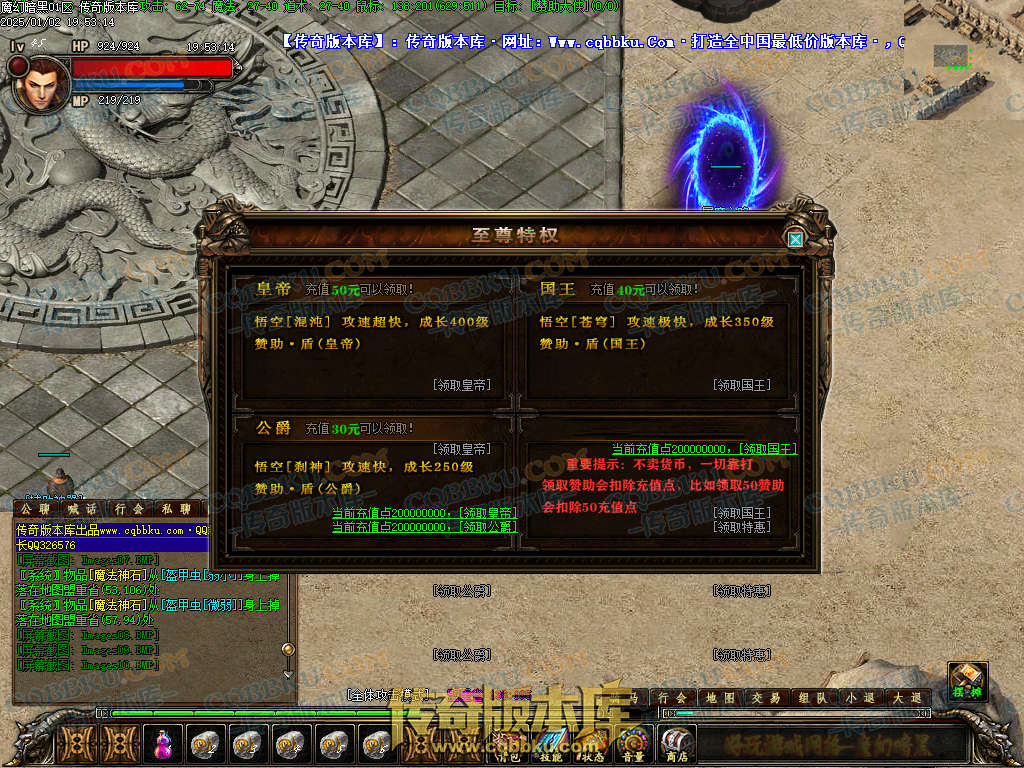Open the 状态 character status panel
Viewport: 1024px width, 768px height.
(590, 744)
